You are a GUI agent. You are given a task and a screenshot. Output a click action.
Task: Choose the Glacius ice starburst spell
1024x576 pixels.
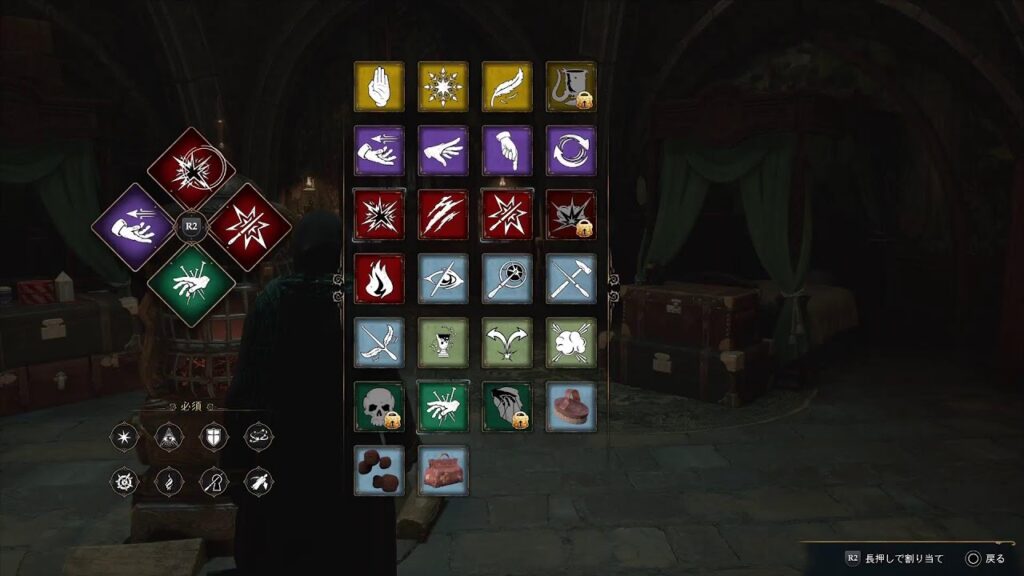click(x=443, y=87)
